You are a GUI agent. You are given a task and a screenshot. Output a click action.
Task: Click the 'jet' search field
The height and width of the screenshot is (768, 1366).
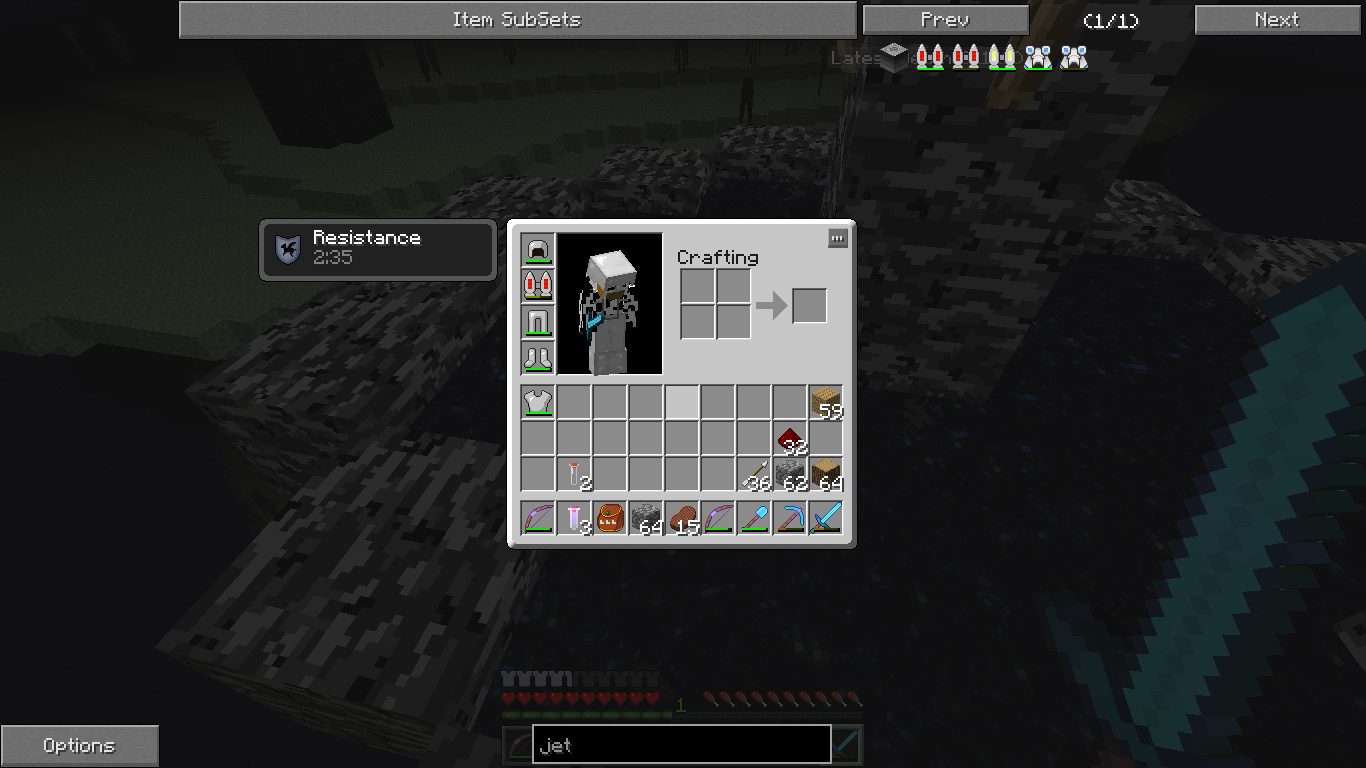point(681,745)
